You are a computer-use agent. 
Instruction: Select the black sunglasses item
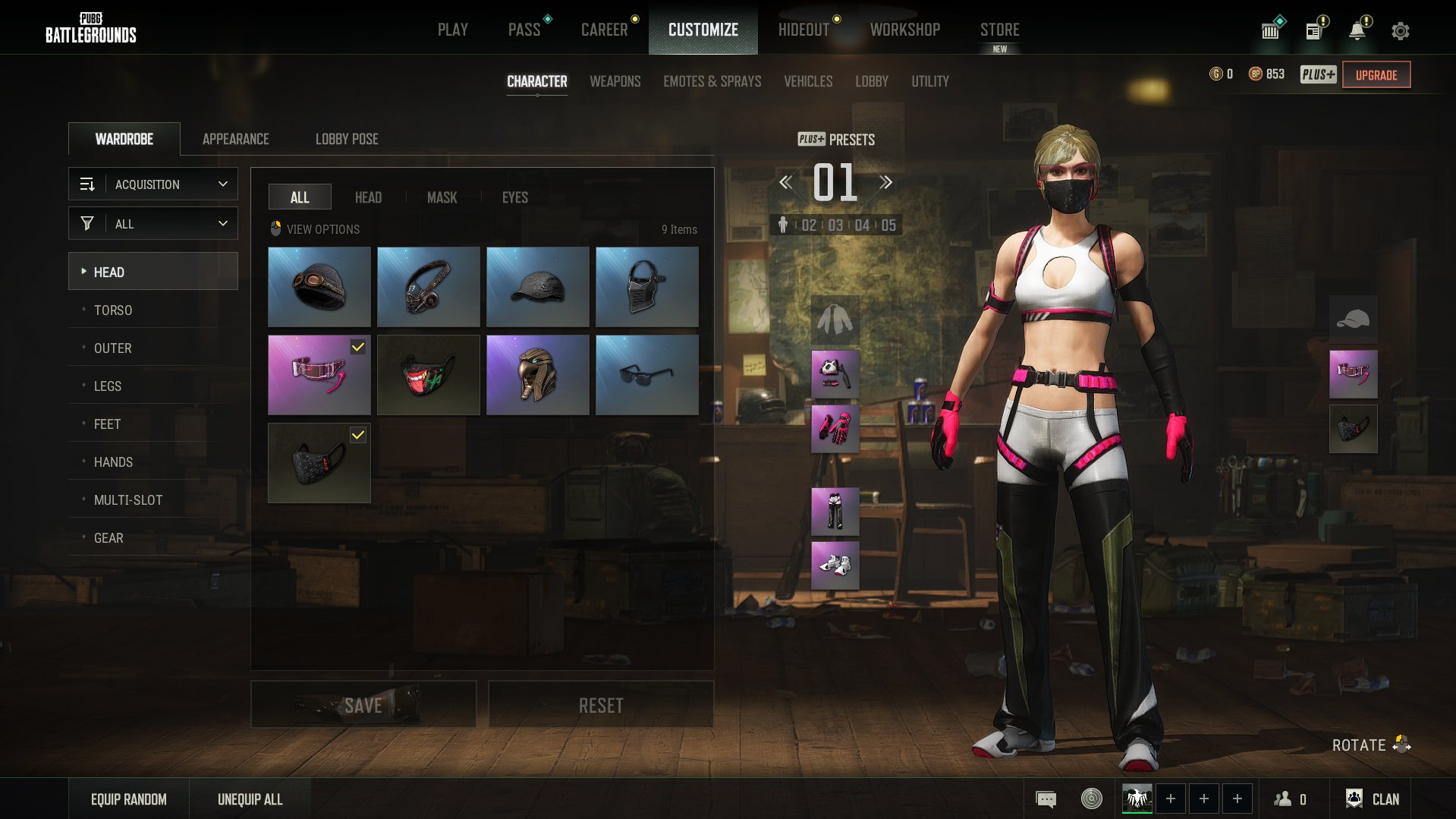coord(646,375)
